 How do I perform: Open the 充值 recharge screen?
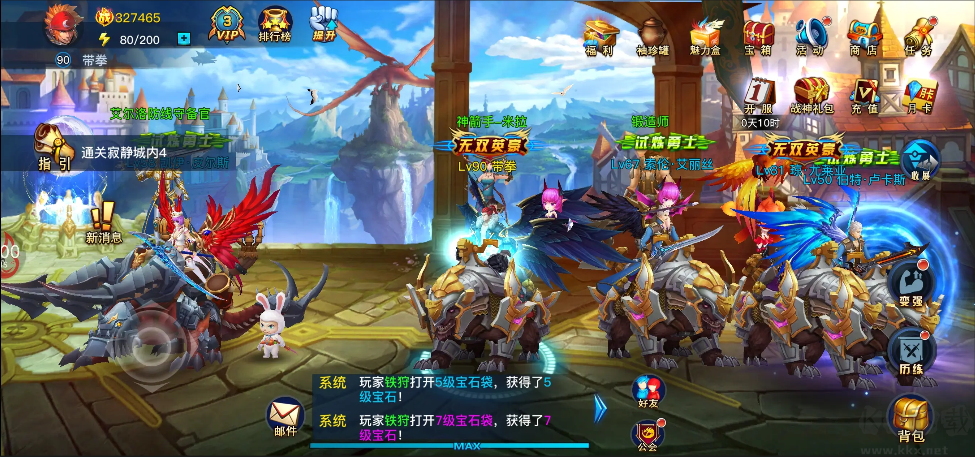click(x=864, y=95)
